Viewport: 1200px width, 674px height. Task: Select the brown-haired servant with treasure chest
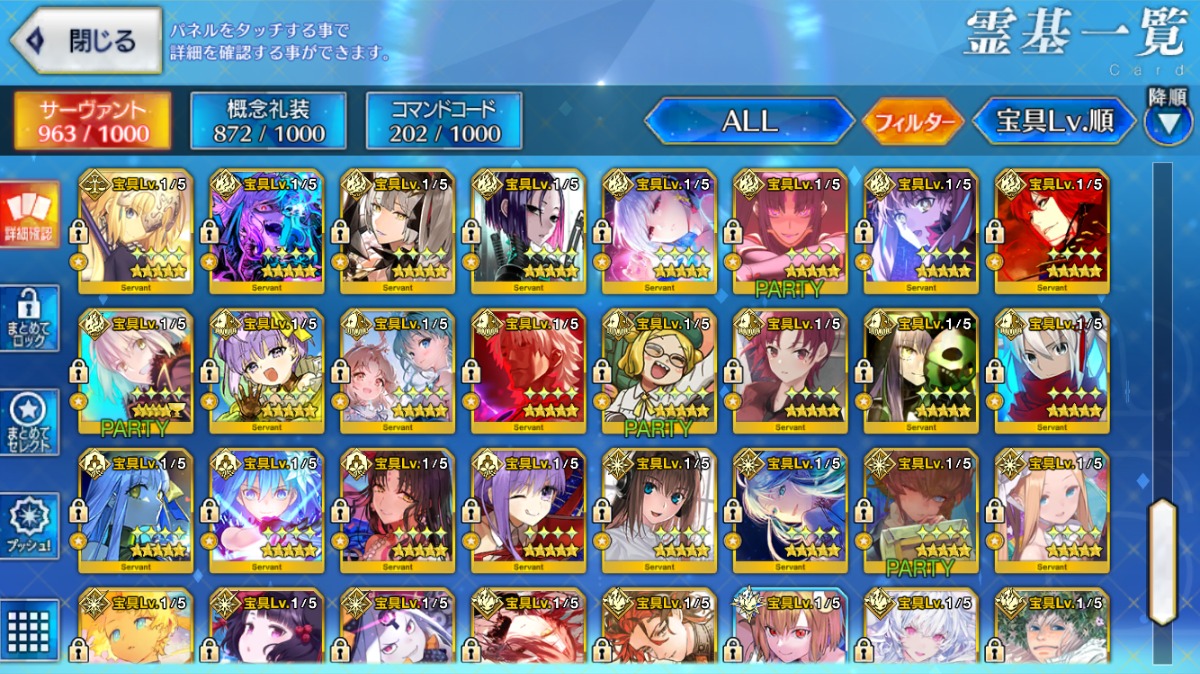click(x=921, y=511)
